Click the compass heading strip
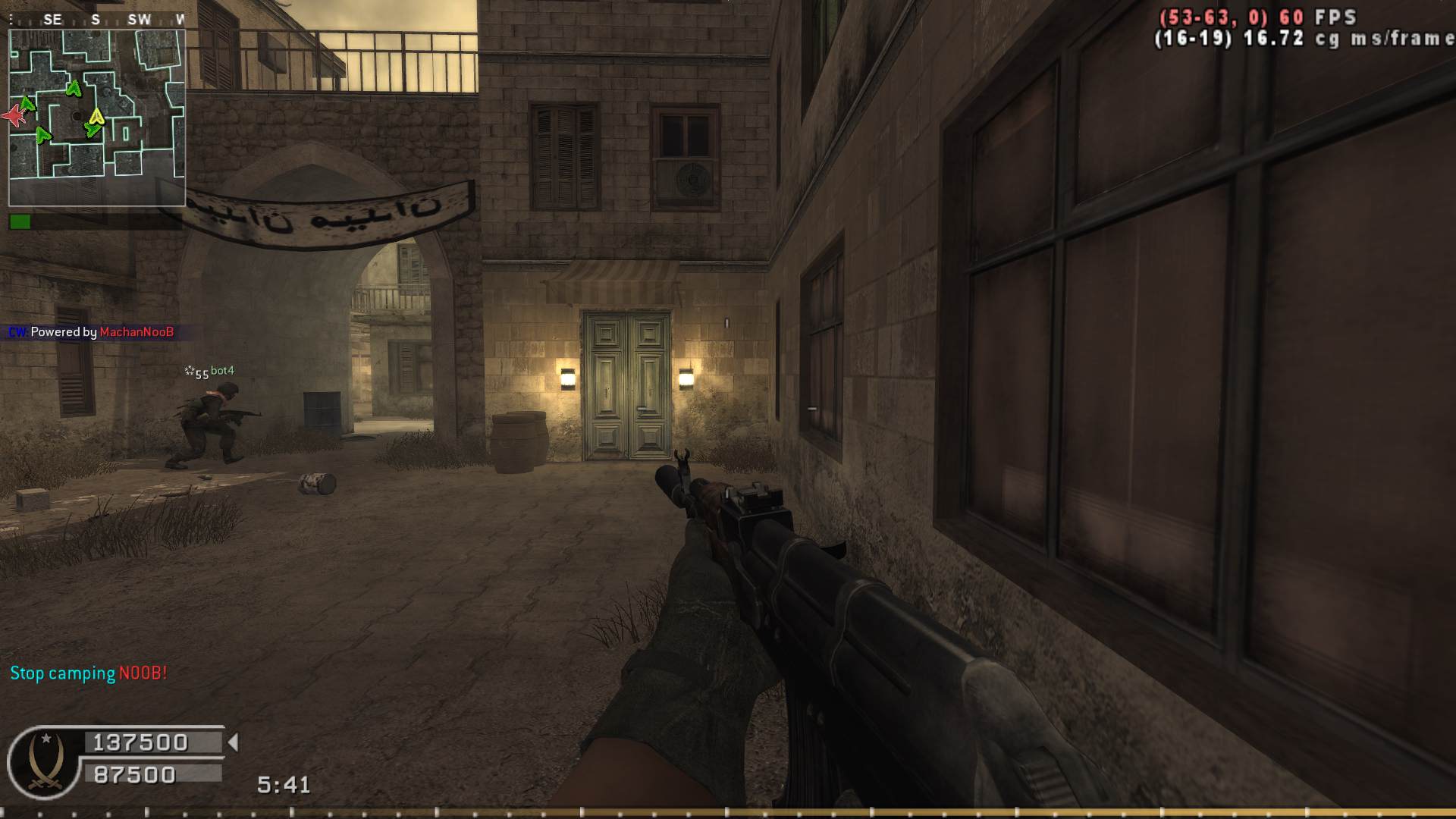The image size is (1456, 819). (x=96, y=20)
